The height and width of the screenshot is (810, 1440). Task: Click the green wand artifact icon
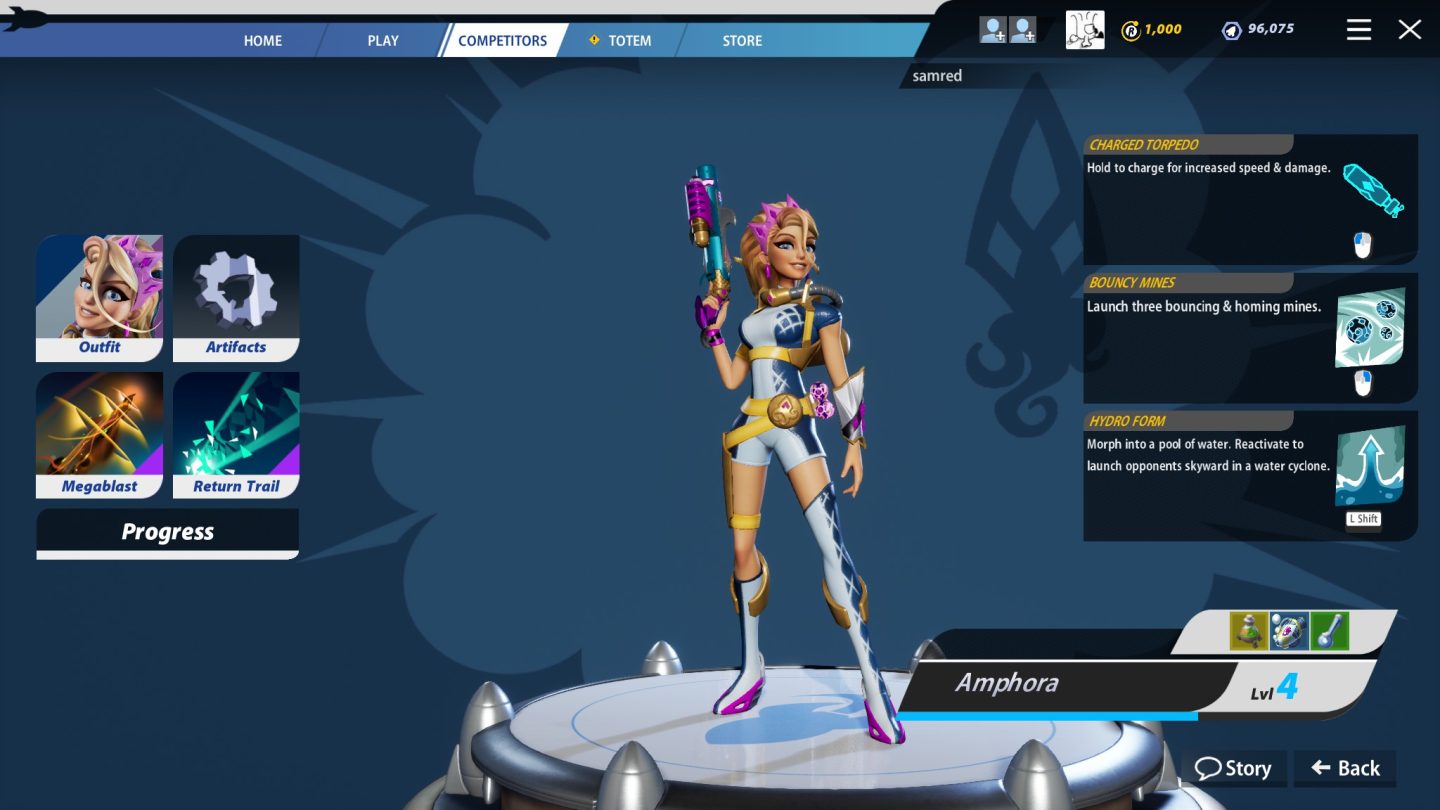click(x=1330, y=632)
